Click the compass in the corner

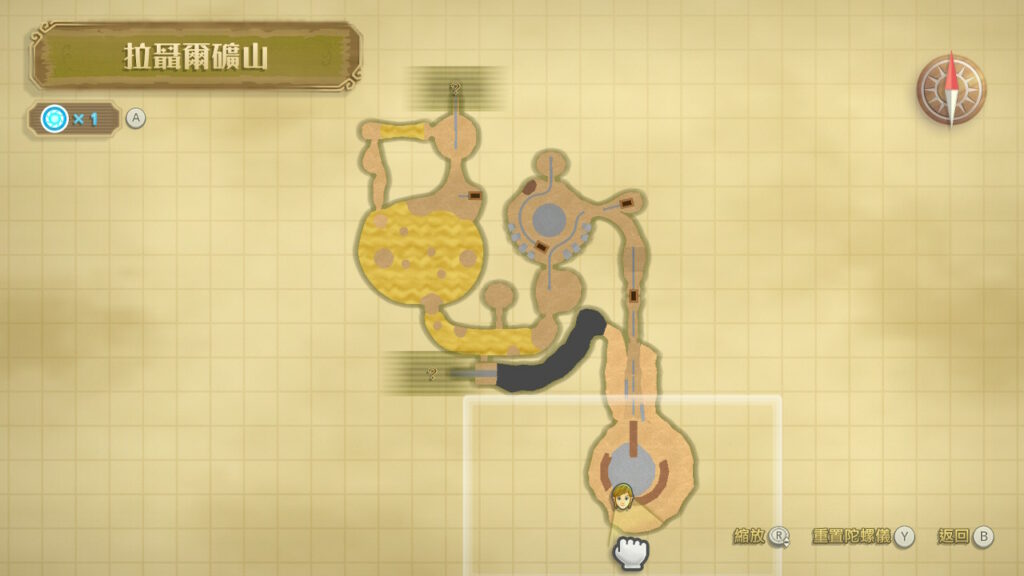(x=951, y=89)
